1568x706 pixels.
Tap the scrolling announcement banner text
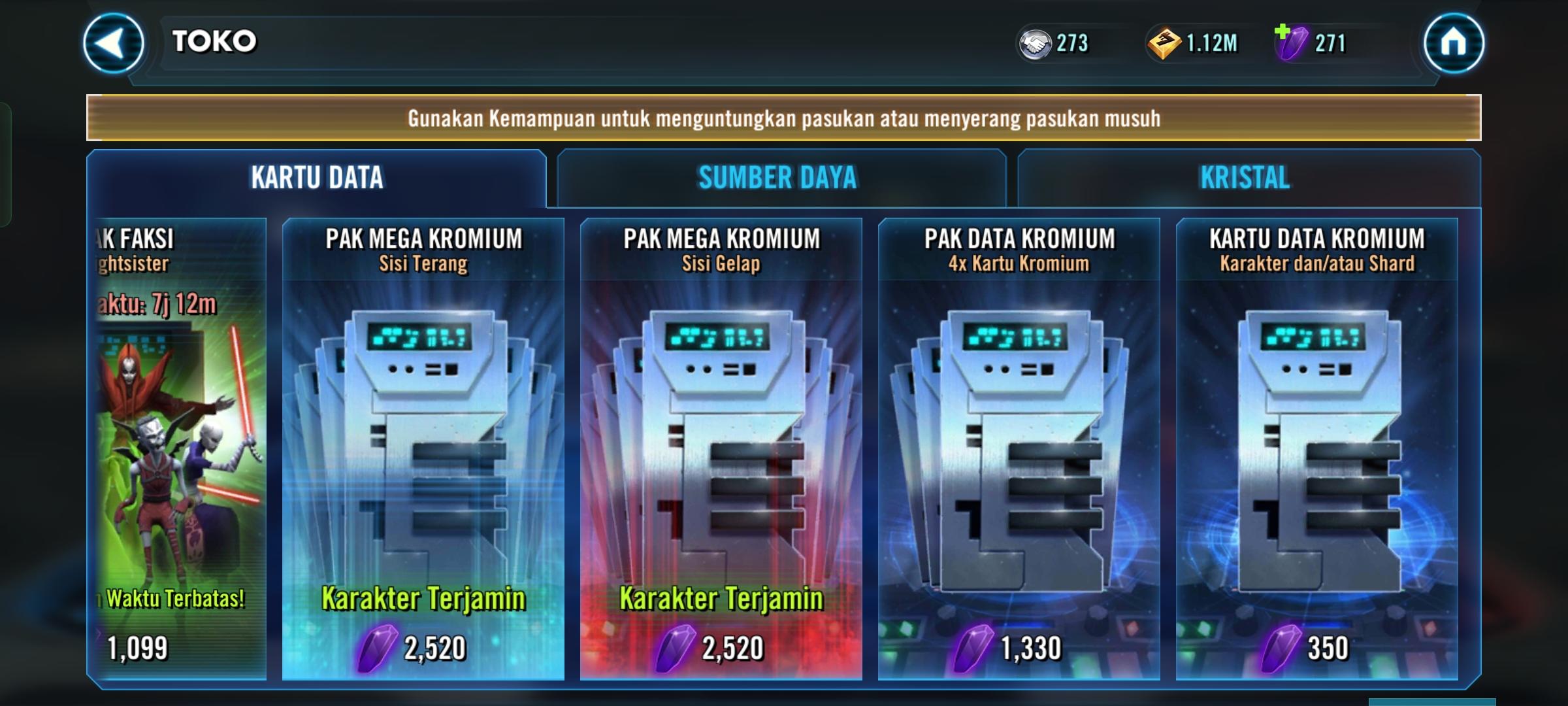tap(783, 118)
